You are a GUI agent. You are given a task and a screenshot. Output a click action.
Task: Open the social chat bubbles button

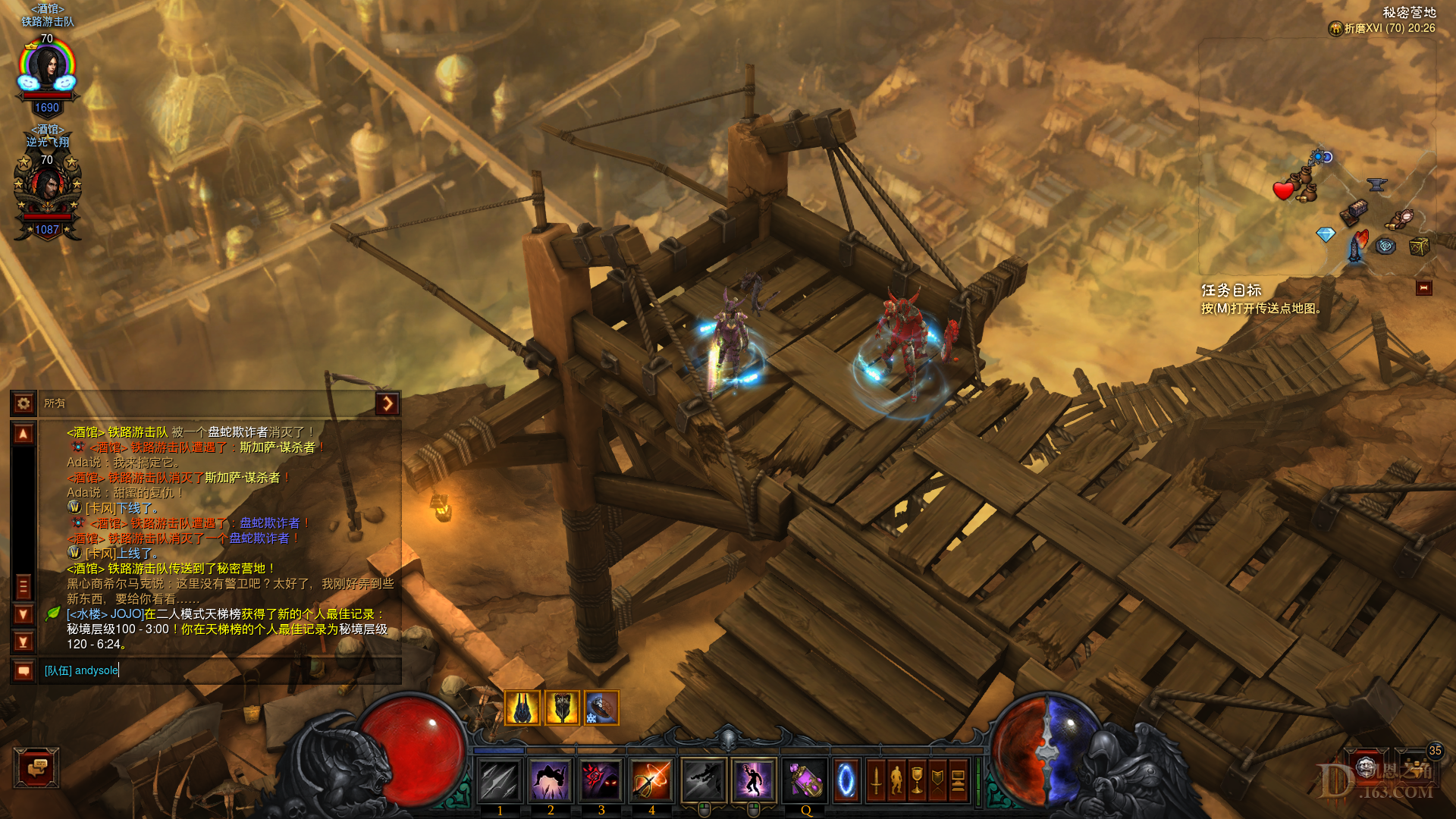click(36, 767)
